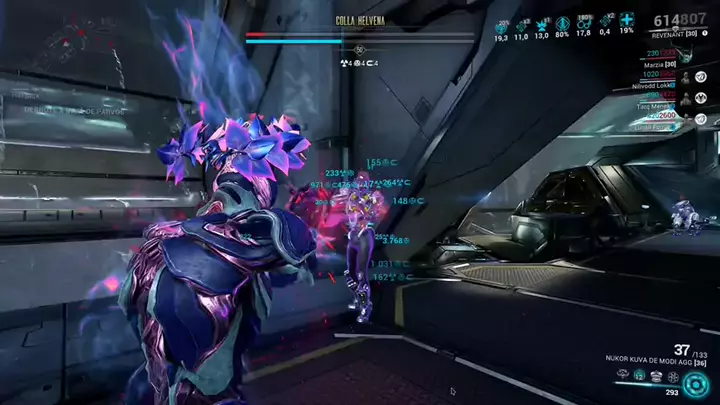This screenshot has width=720, height=405.
Task: Select the highlighted ability icon showing 12
Action: 639,376
